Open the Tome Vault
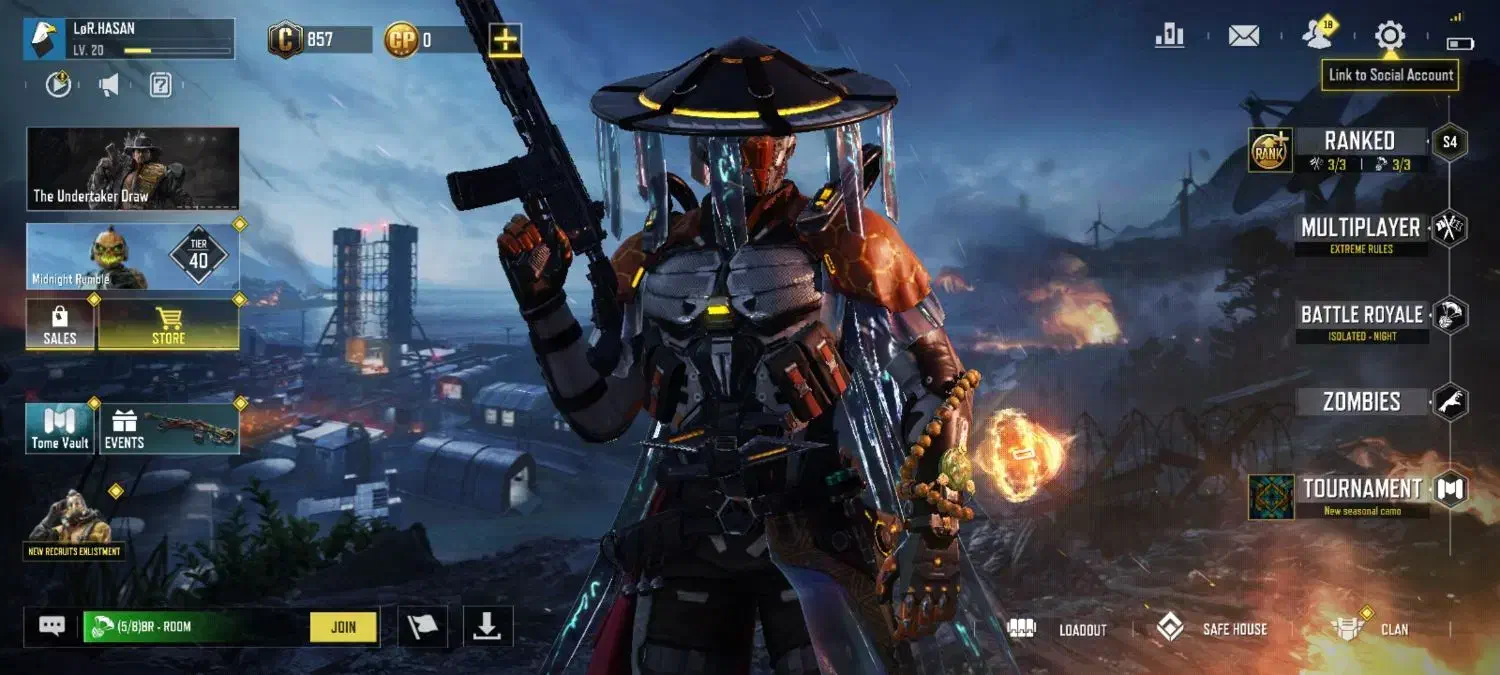1500x675 pixels. click(x=60, y=428)
